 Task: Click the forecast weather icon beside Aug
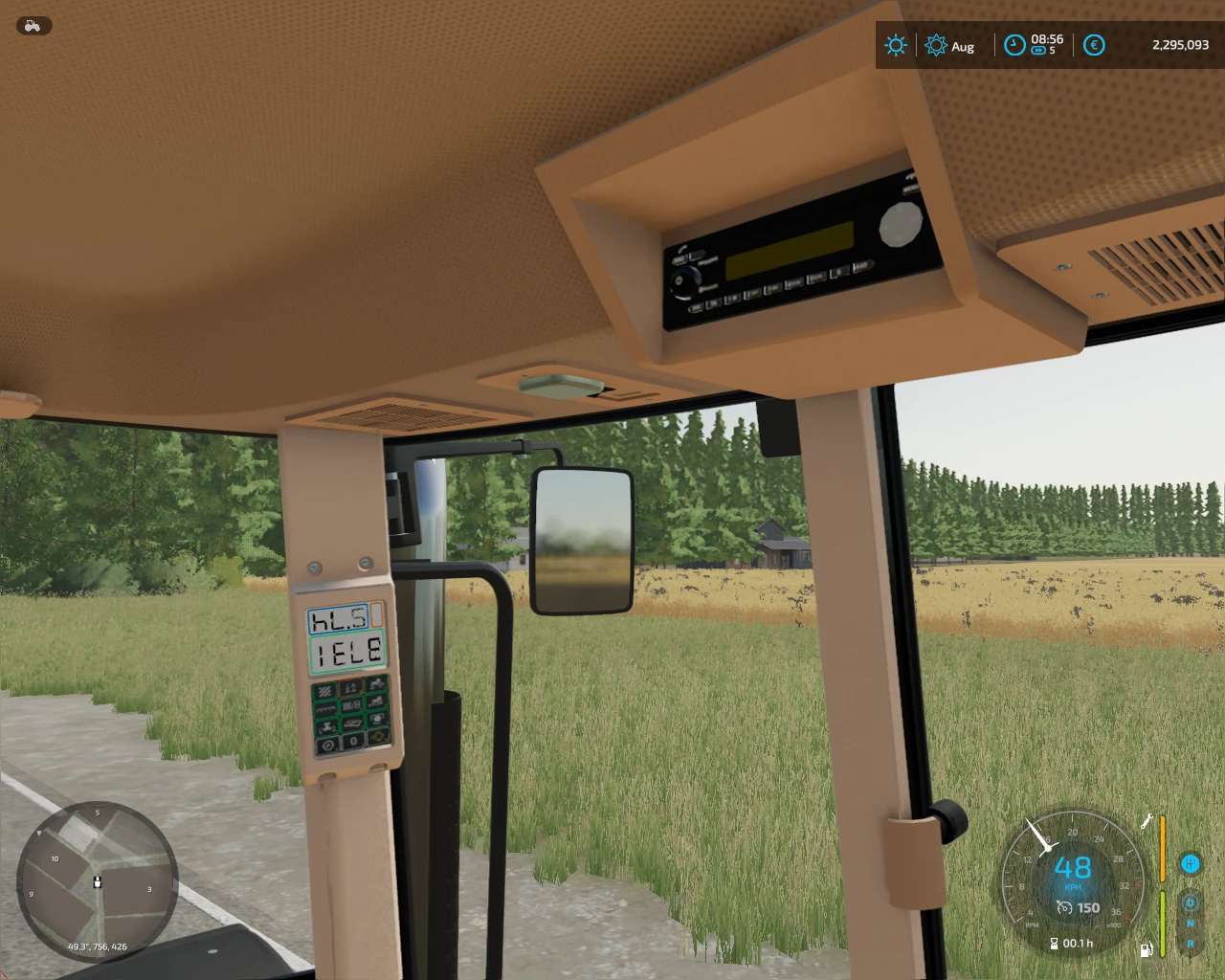click(x=936, y=45)
